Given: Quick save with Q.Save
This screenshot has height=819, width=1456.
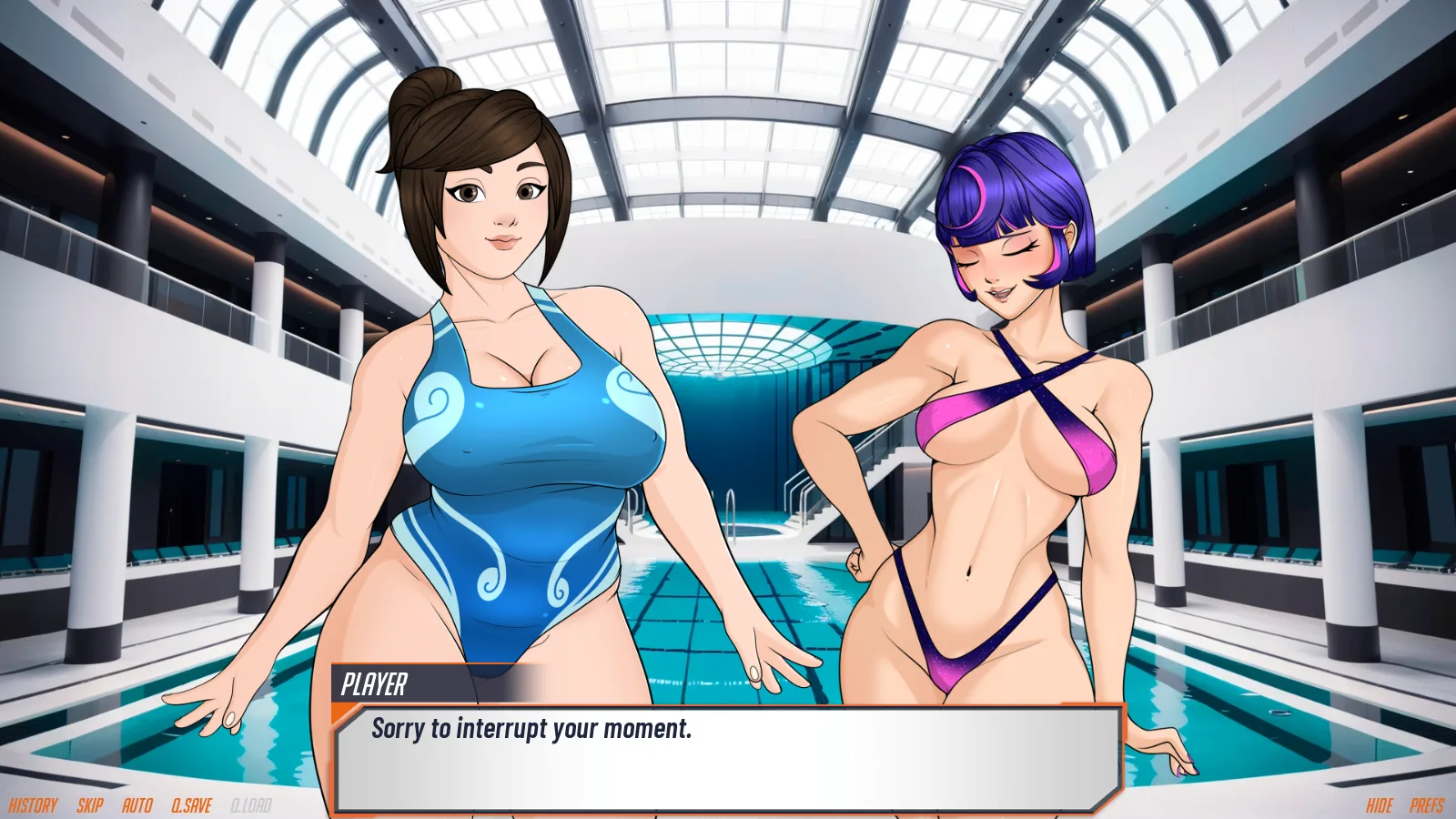Looking at the screenshot, I should point(191,805).
